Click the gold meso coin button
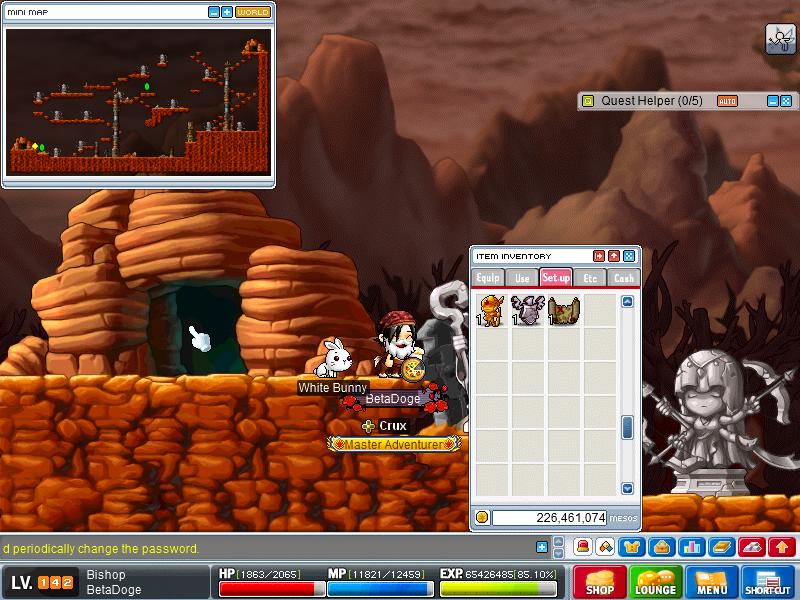The width and height of the screenshot is (800, 600). [x=482, y=517]
